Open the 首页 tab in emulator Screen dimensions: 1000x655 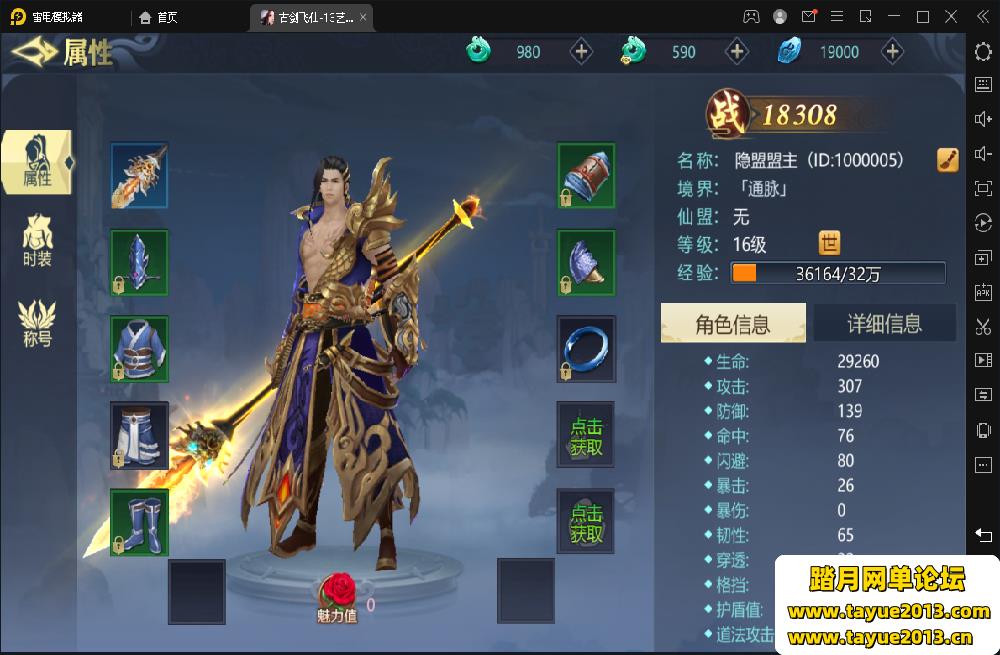[158, 17]
